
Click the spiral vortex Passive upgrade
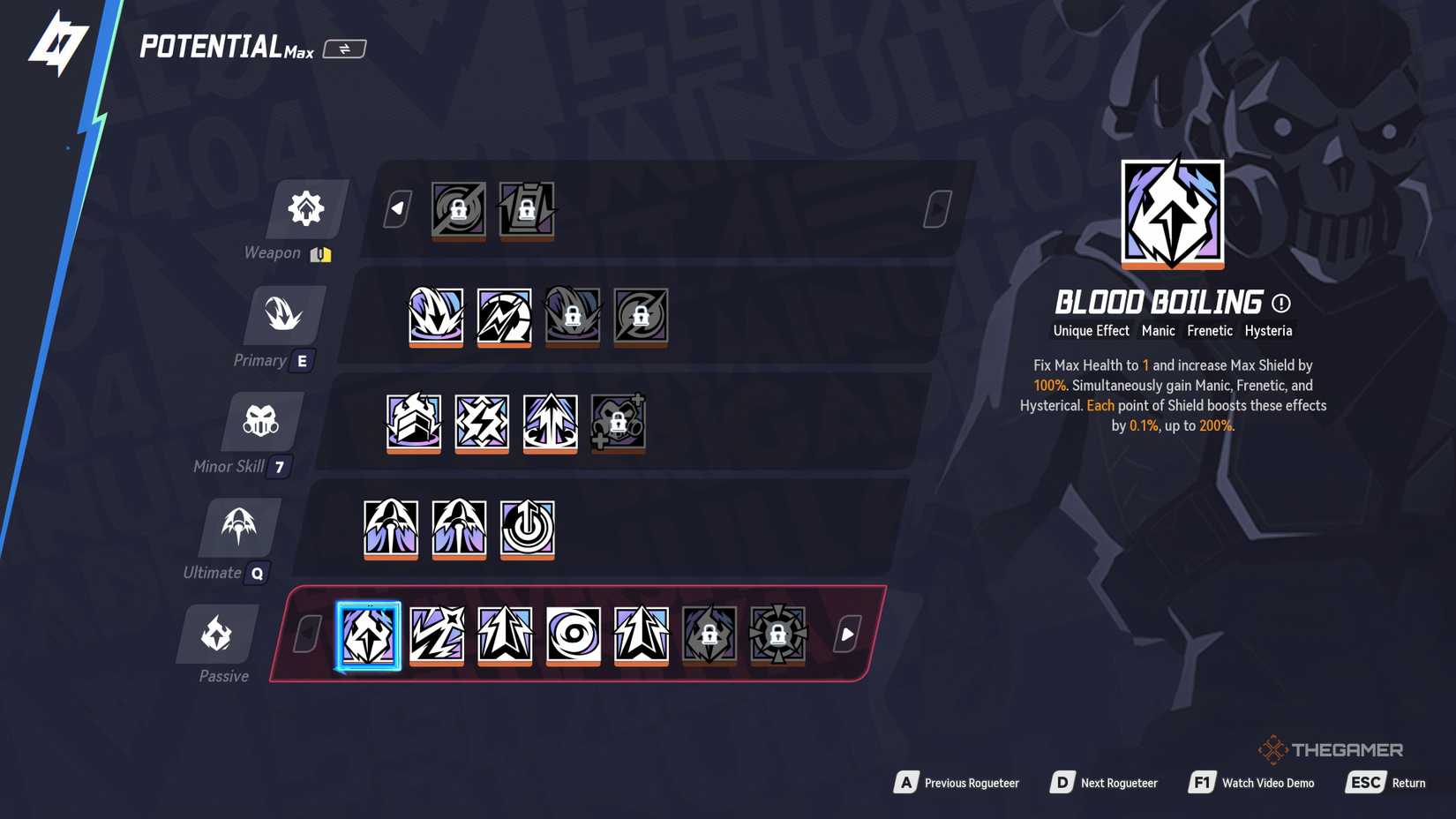pos(573,635)
